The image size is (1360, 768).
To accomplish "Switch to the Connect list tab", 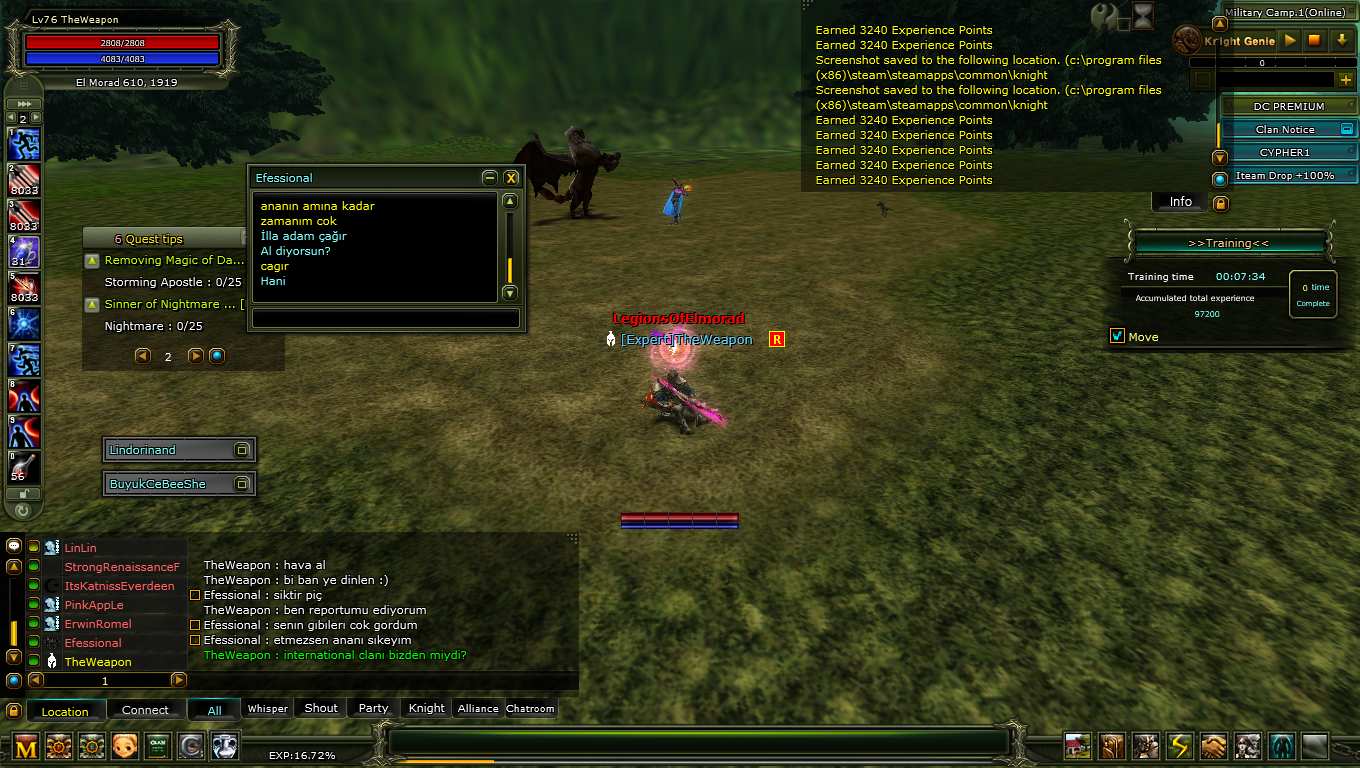I will pyautogui.click(x=145, y=710).
